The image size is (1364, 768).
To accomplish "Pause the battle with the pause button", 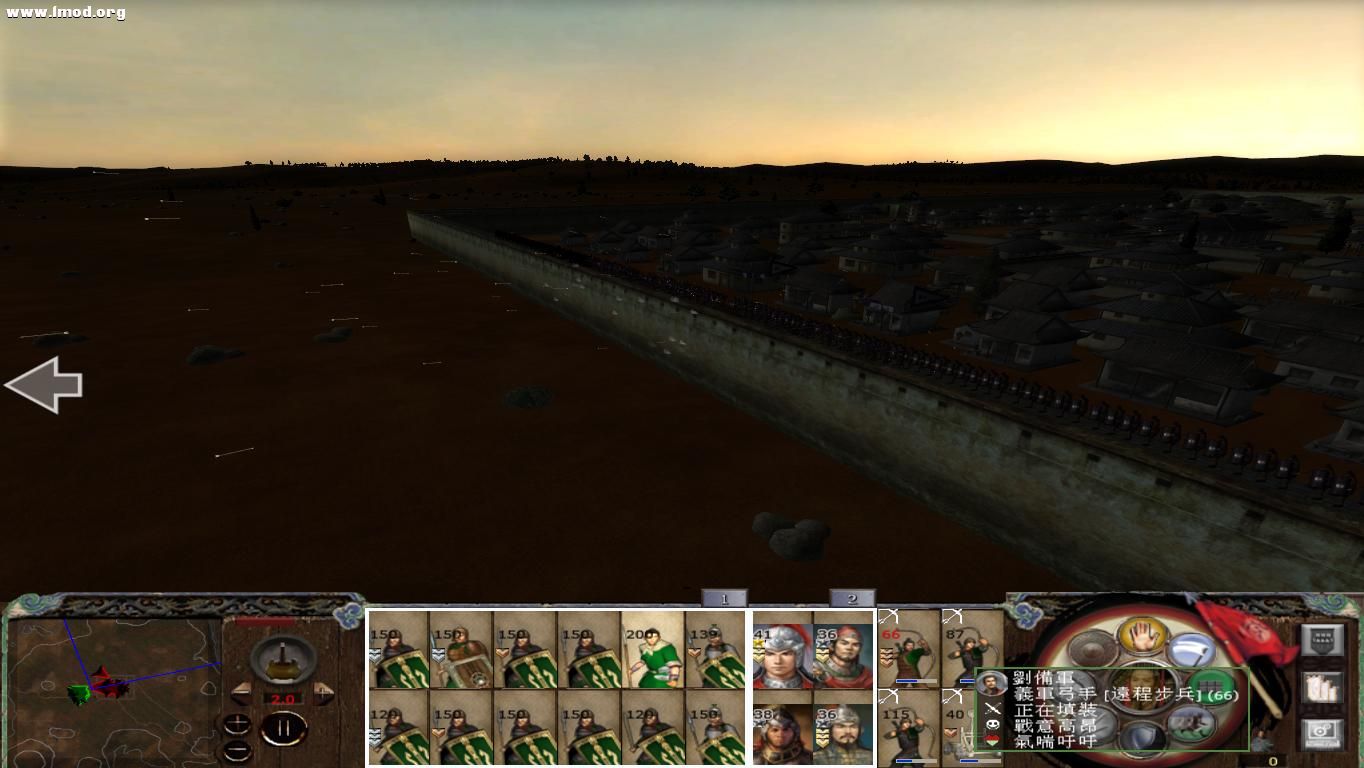I will pos(286,727).
